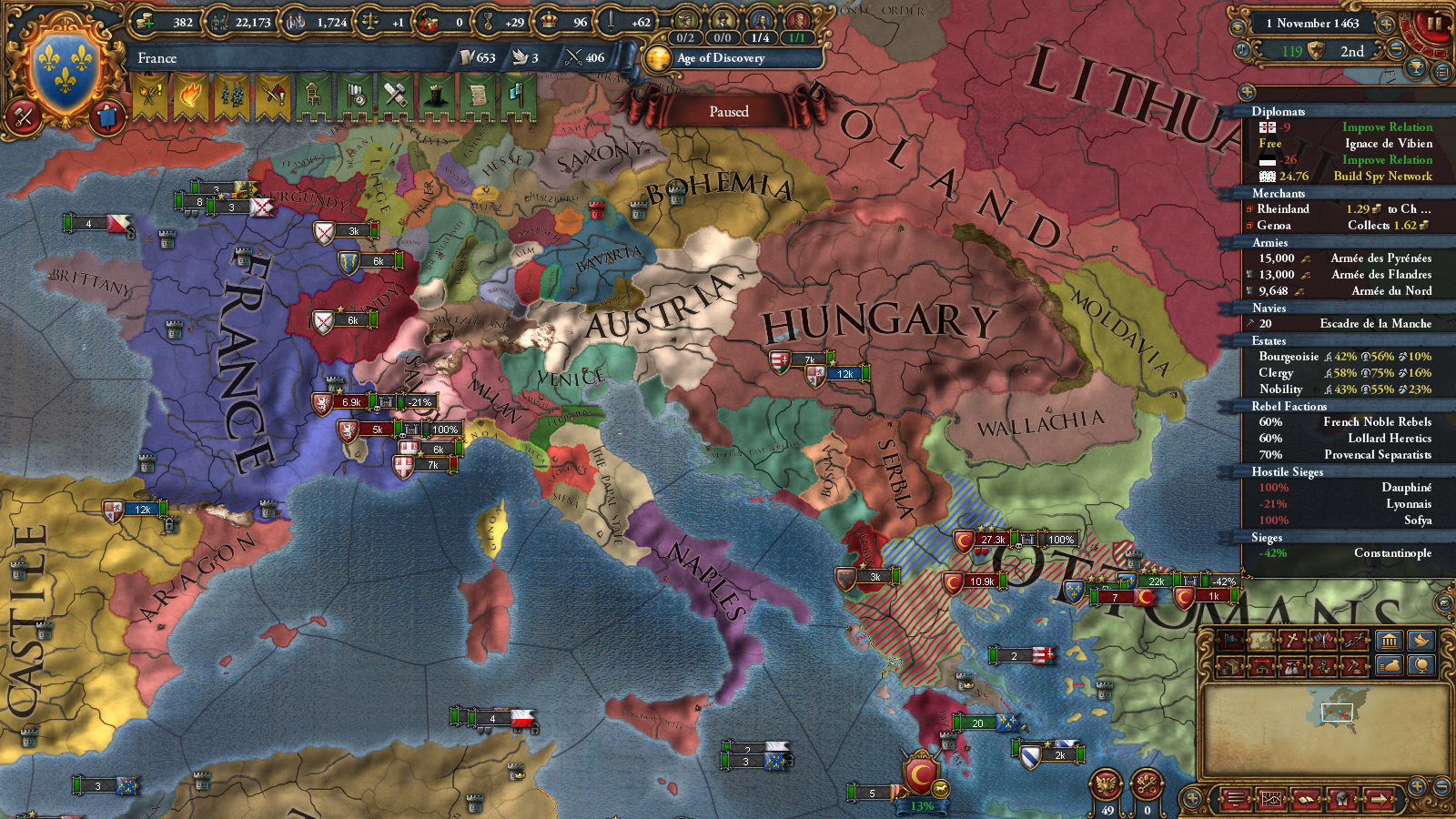Screen dimensions: 1456x819
Task: Switch to political mapmode with the flag icon
Action: [x=1230, y=639]
